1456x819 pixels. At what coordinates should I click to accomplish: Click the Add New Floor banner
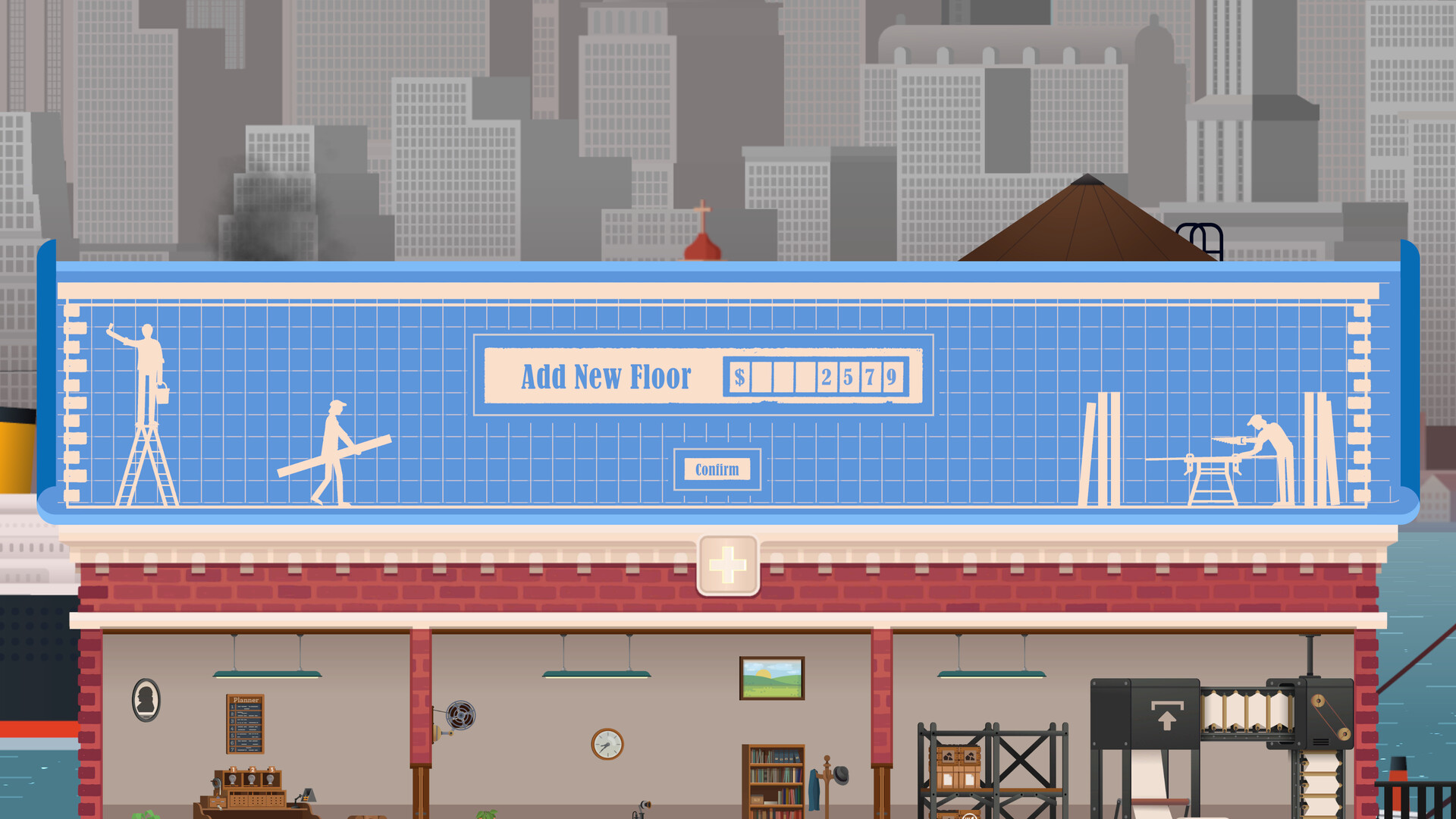click(x=607, y=377)
